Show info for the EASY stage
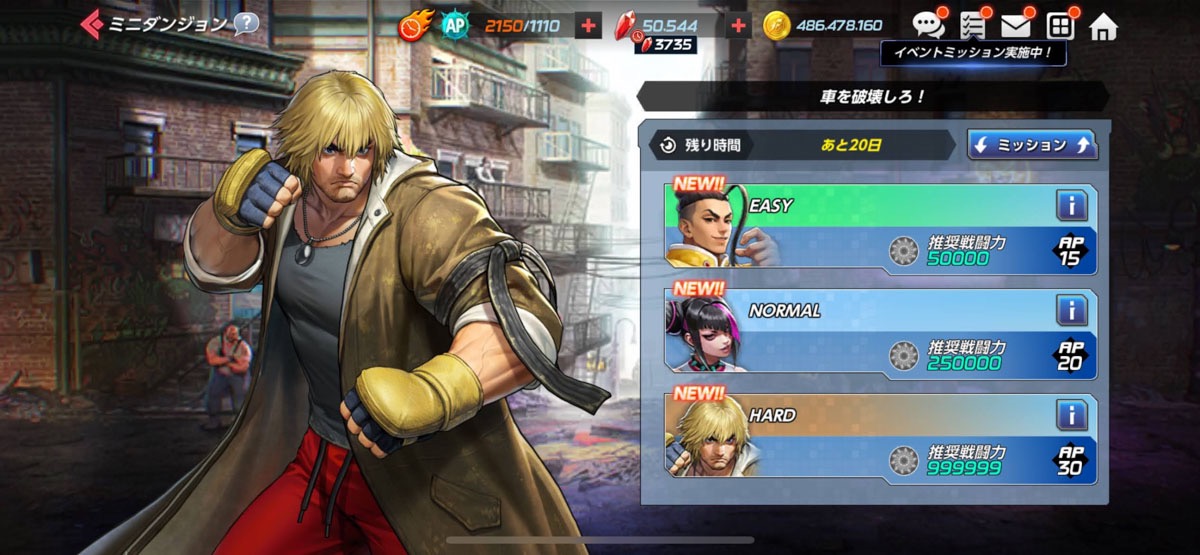Viewport: 1200px width, 555px height. (x=1071, y=206)
